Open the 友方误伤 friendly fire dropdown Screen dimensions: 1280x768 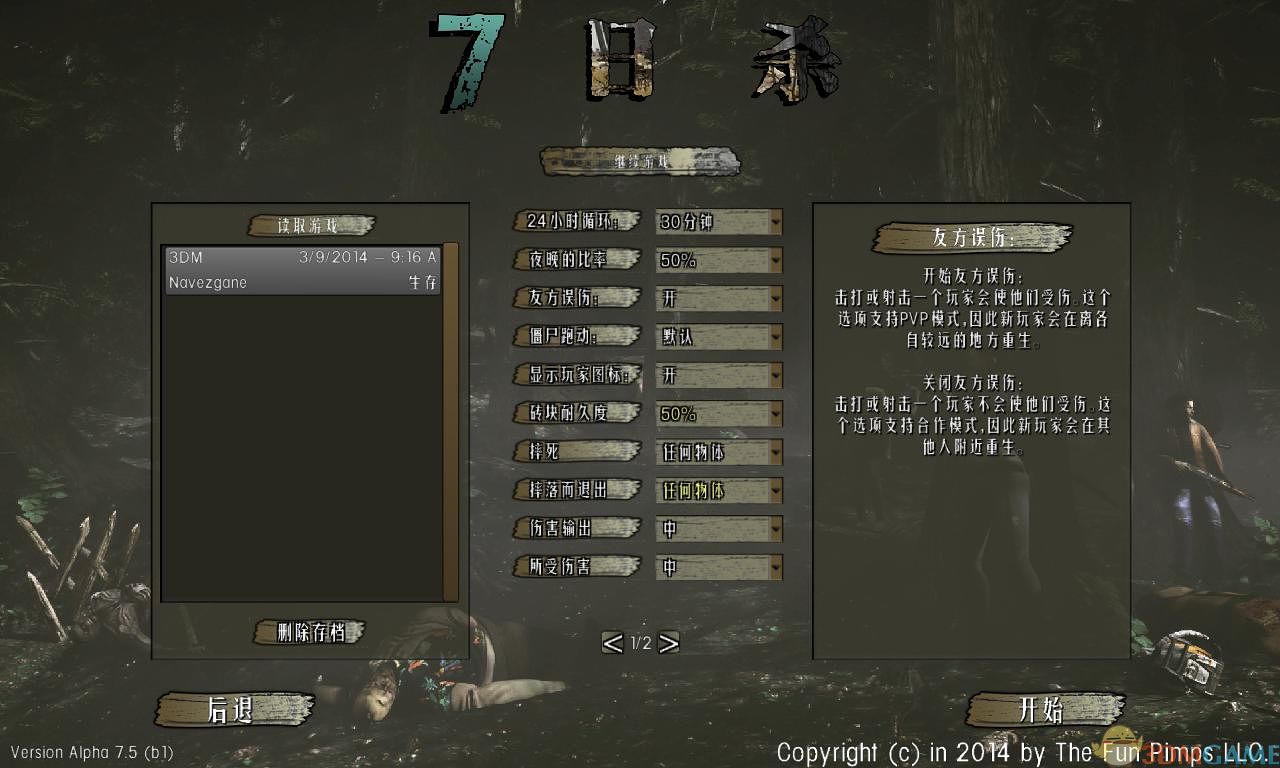click(718, 298)
